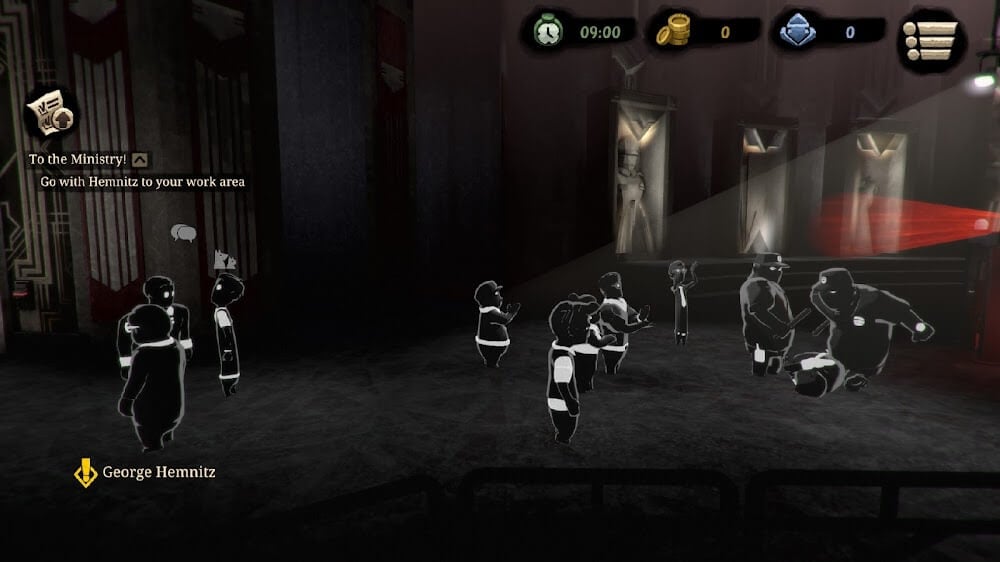Open the quest journal newspaper icon
The image size is (1000, 562).
tap(52, 115)
